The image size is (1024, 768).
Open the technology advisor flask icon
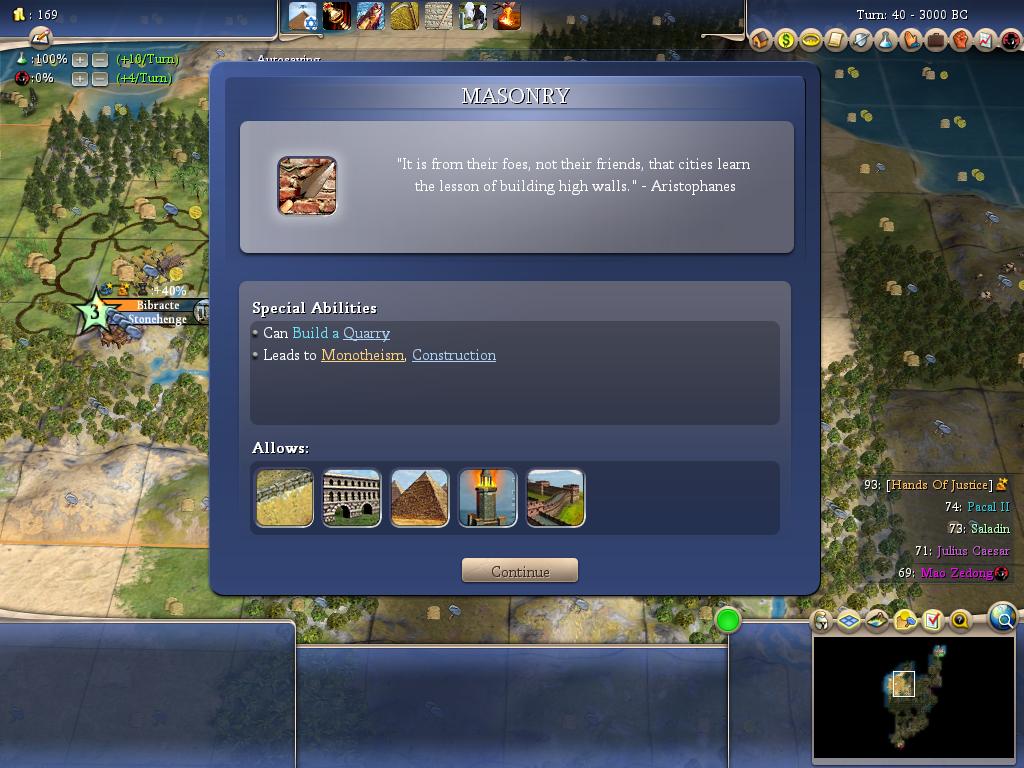(886, 40)
